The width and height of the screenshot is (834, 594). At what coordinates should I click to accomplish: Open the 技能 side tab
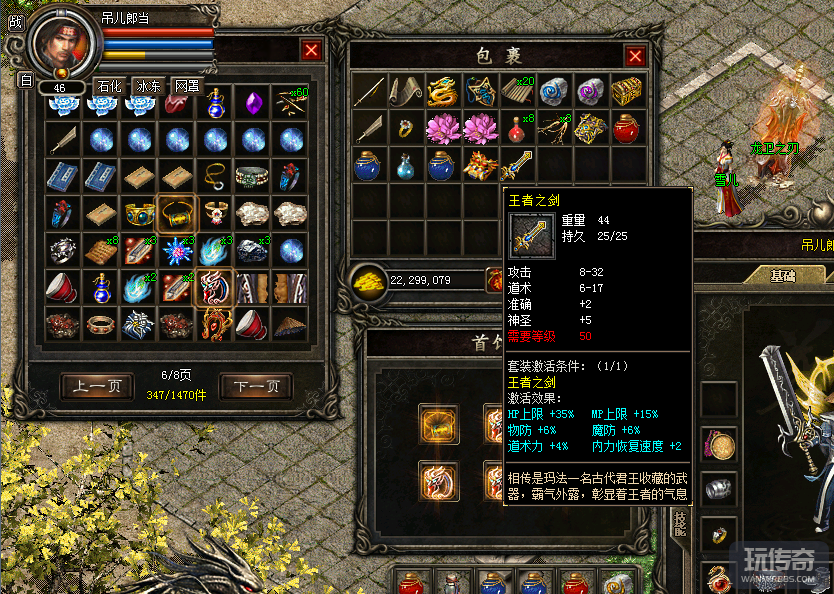680,497
